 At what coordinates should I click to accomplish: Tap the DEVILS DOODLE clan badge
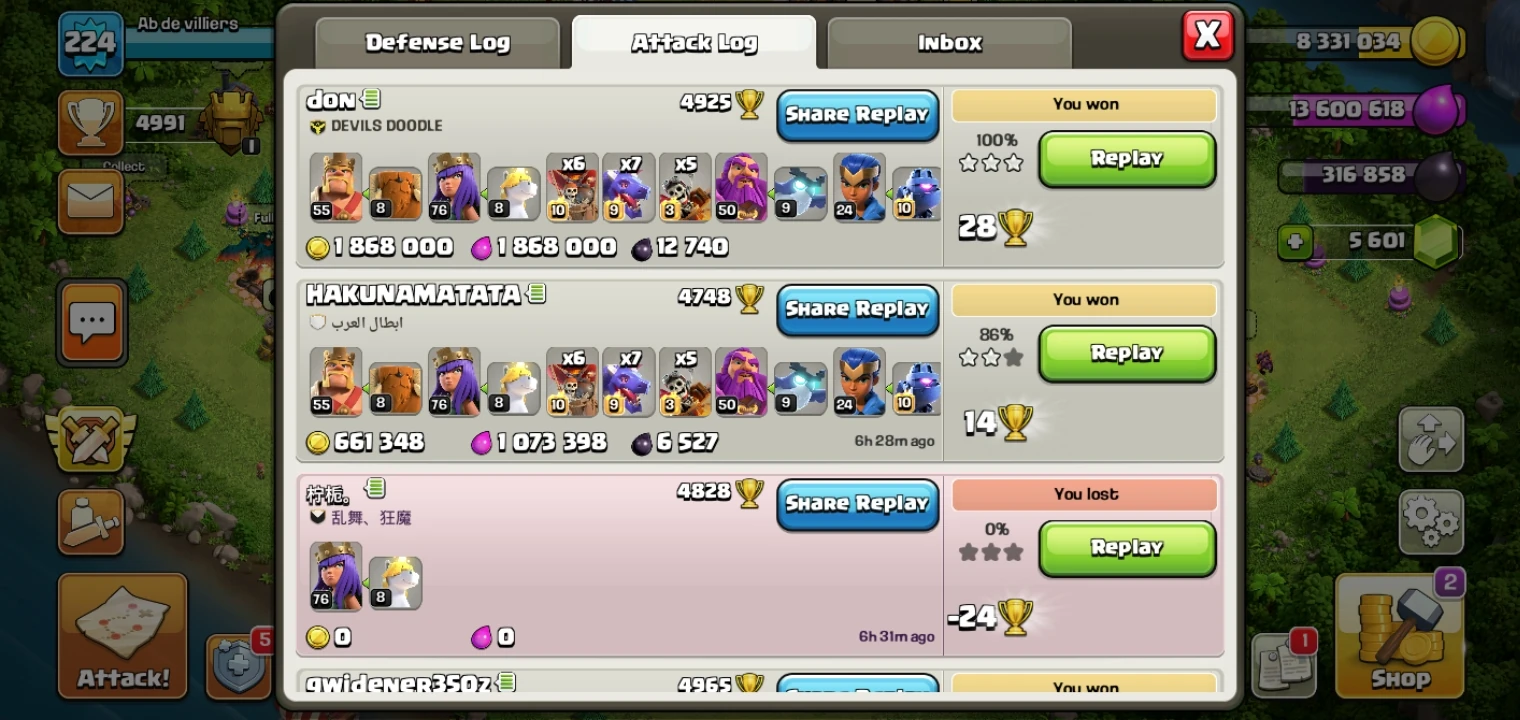tap(318, 125)
